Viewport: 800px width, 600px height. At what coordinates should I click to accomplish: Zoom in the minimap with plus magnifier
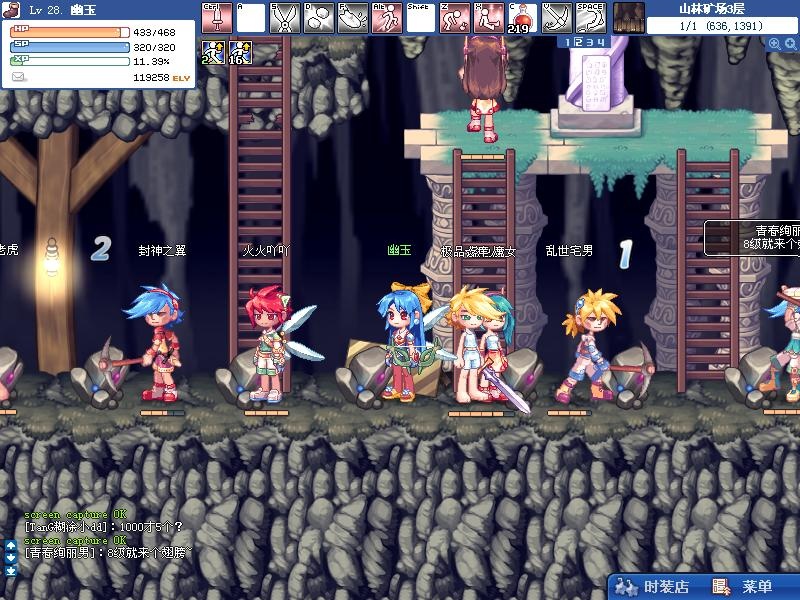click(775, 44)
